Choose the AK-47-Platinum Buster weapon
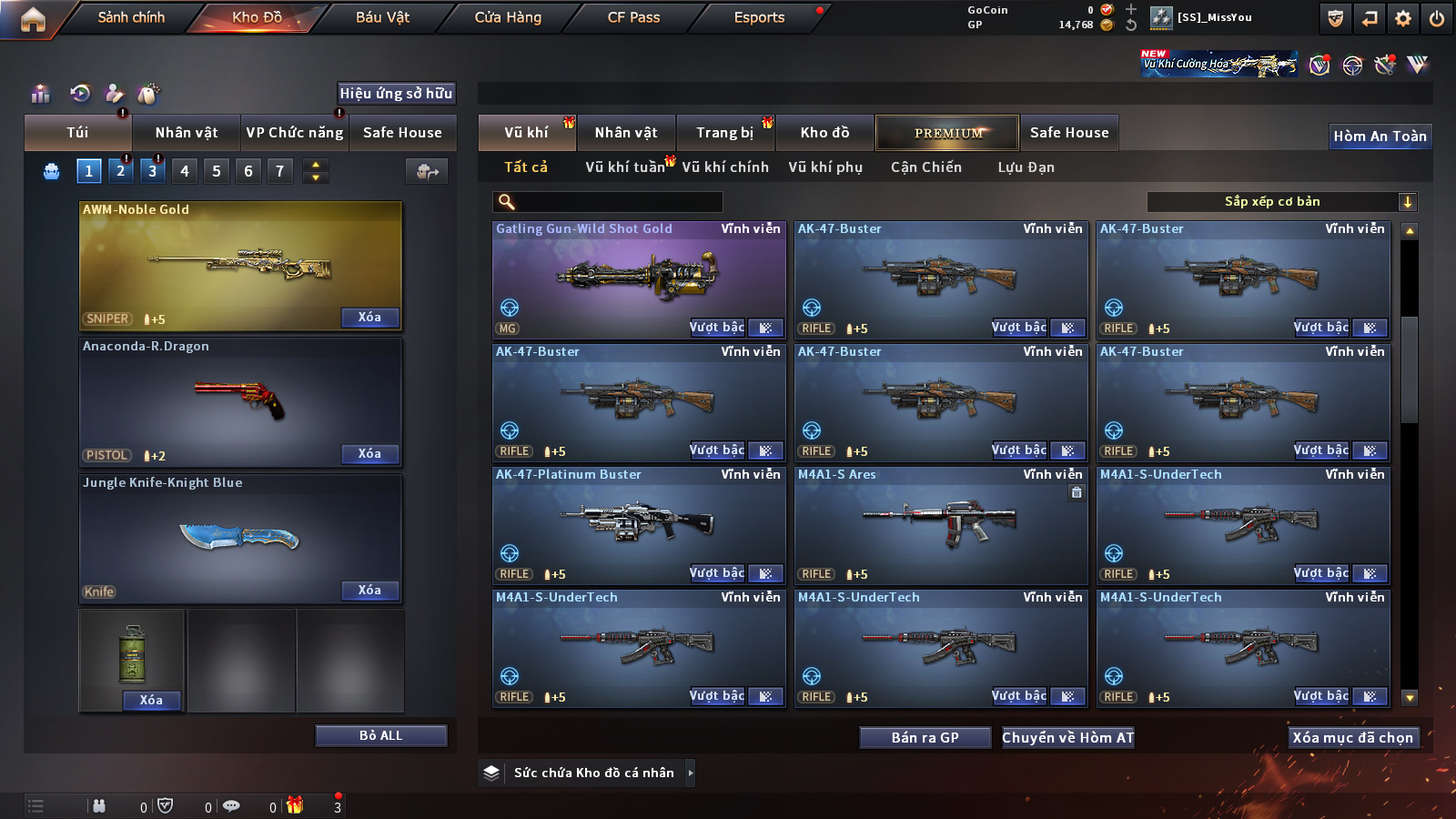This screenshot has height=819, width=1456. pyautogui.click(x=639, y=523)
